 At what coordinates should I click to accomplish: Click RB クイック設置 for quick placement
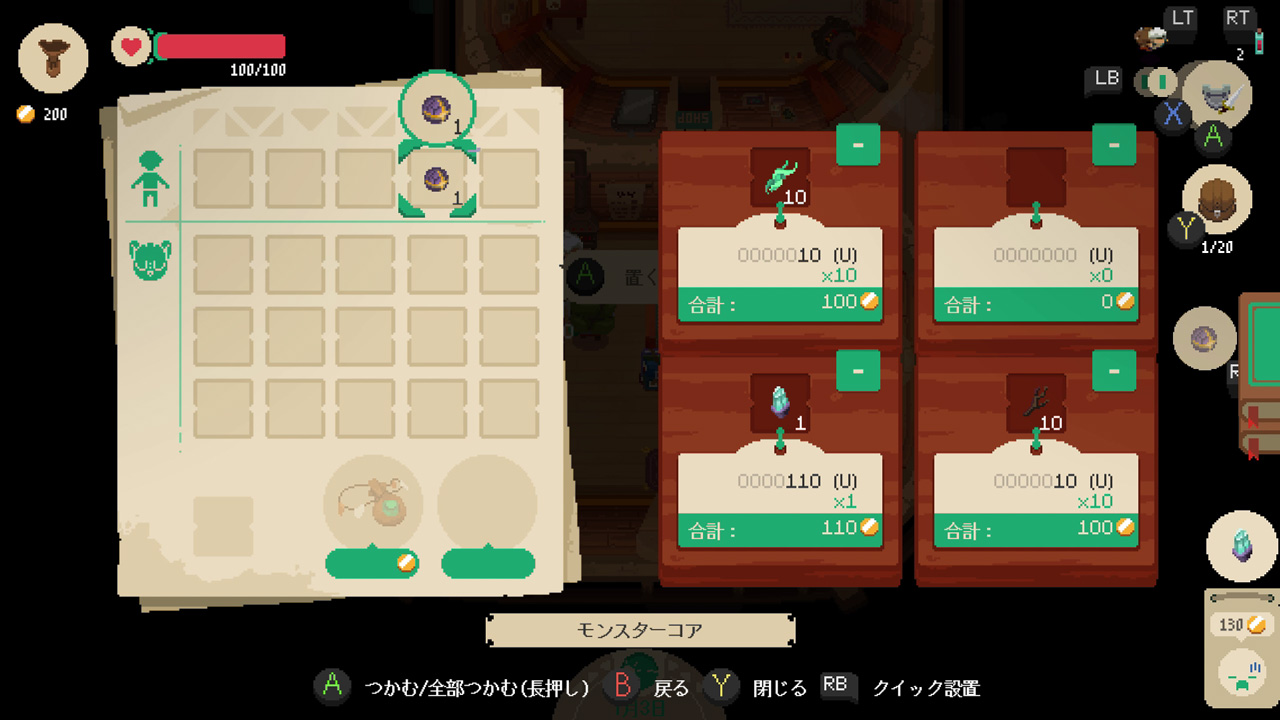pyautogui.click(x=836, y=688)
